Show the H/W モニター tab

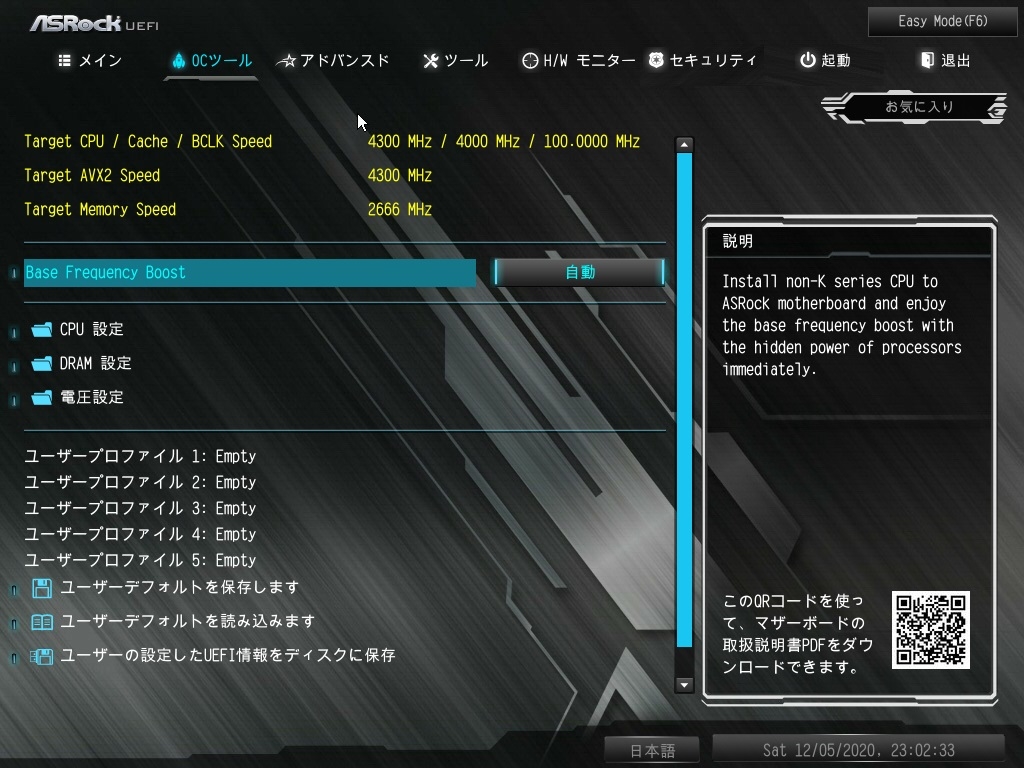tap(578, 61)
